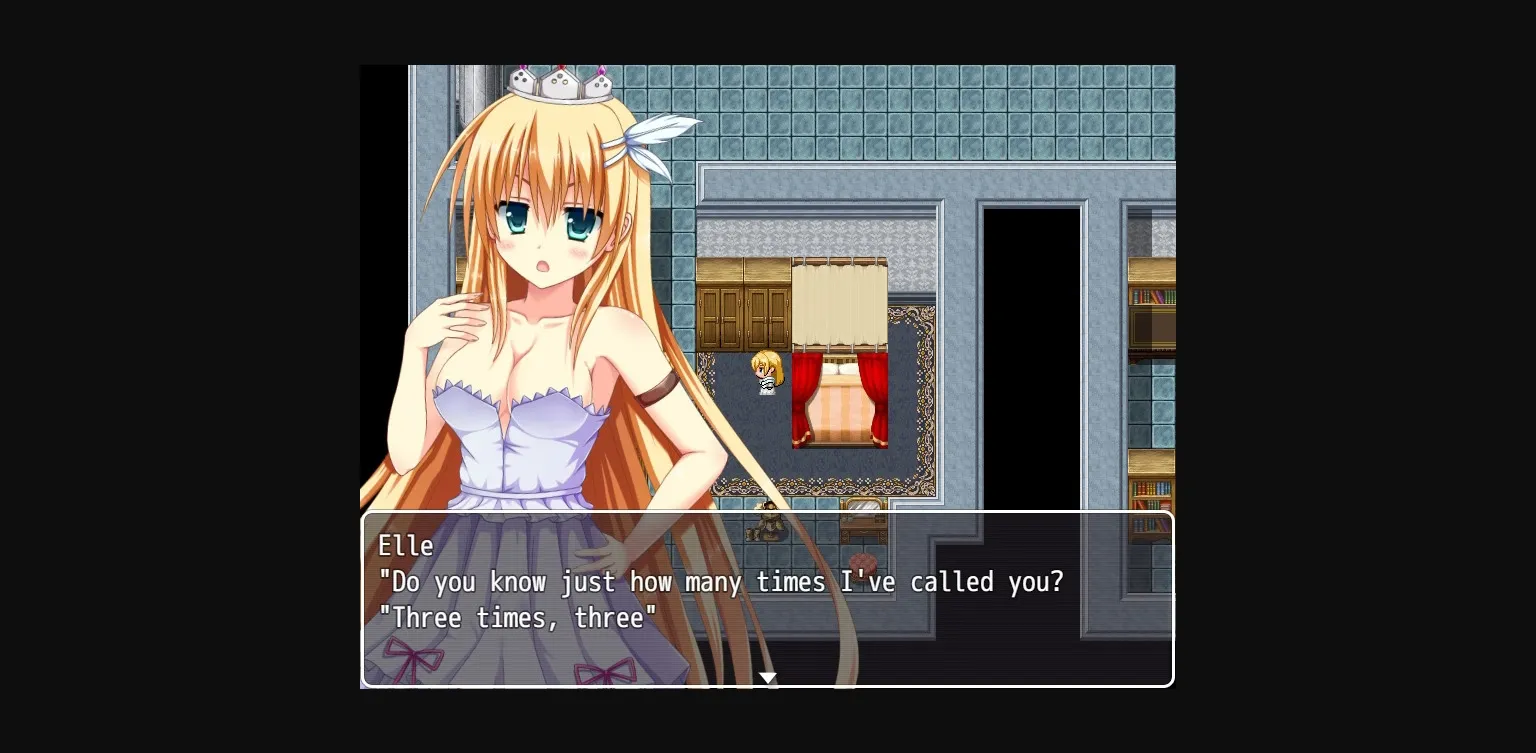Click the beige canopy curtain above the bed
This screenshot has height=753, width=1536.
tap(840, 300)
